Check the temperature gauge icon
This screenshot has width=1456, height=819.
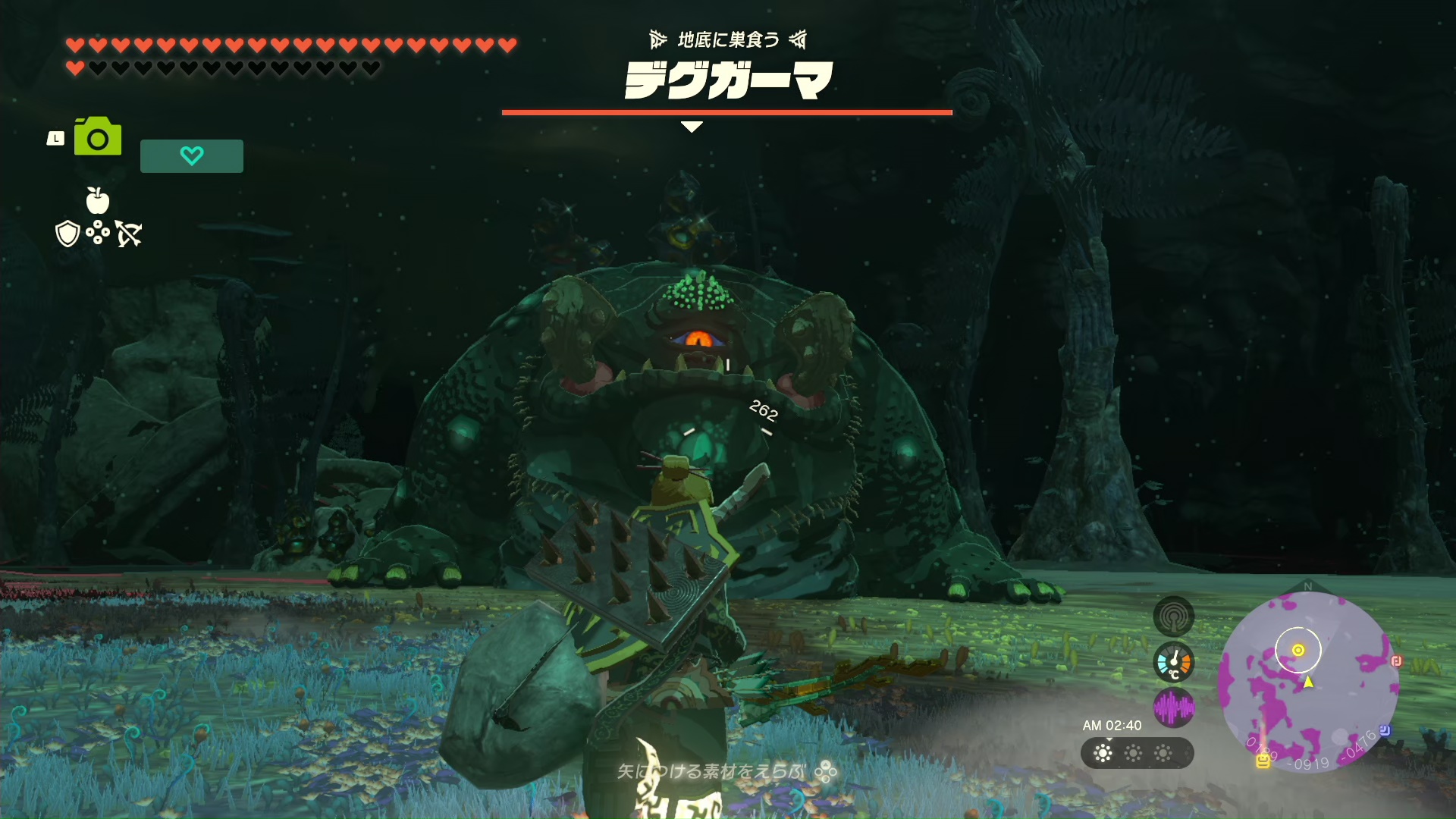pos(1173,662)
